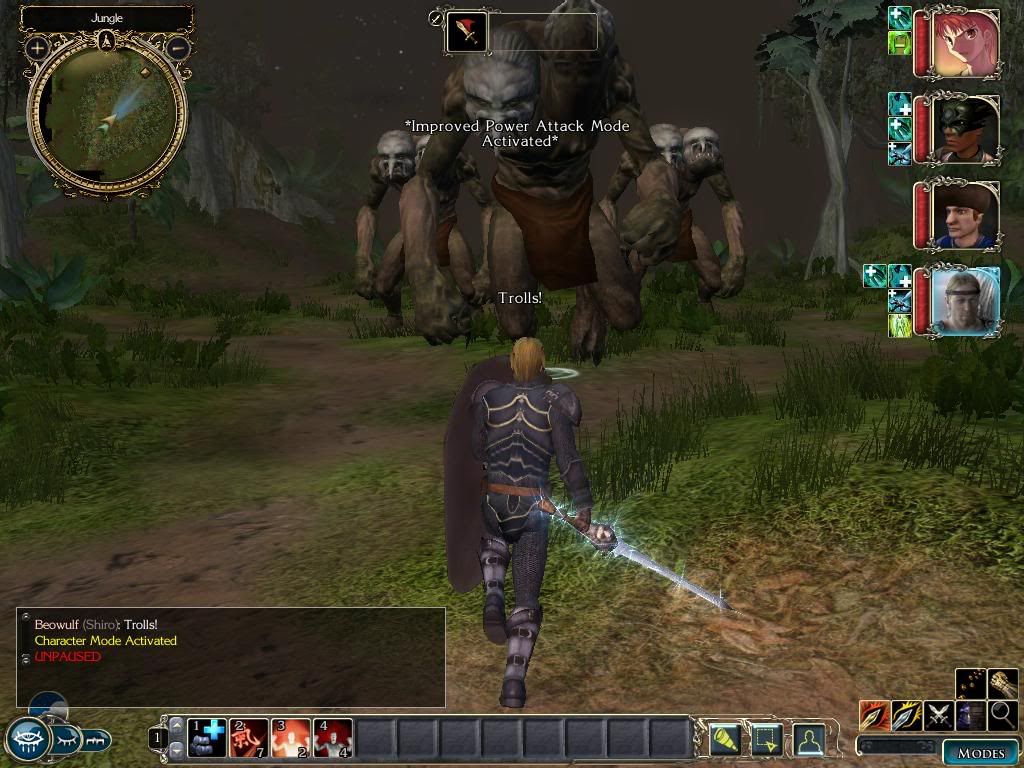Click the hotbar page up arrow
Viewport: 1024px width, 768px height.
[176, 726]
